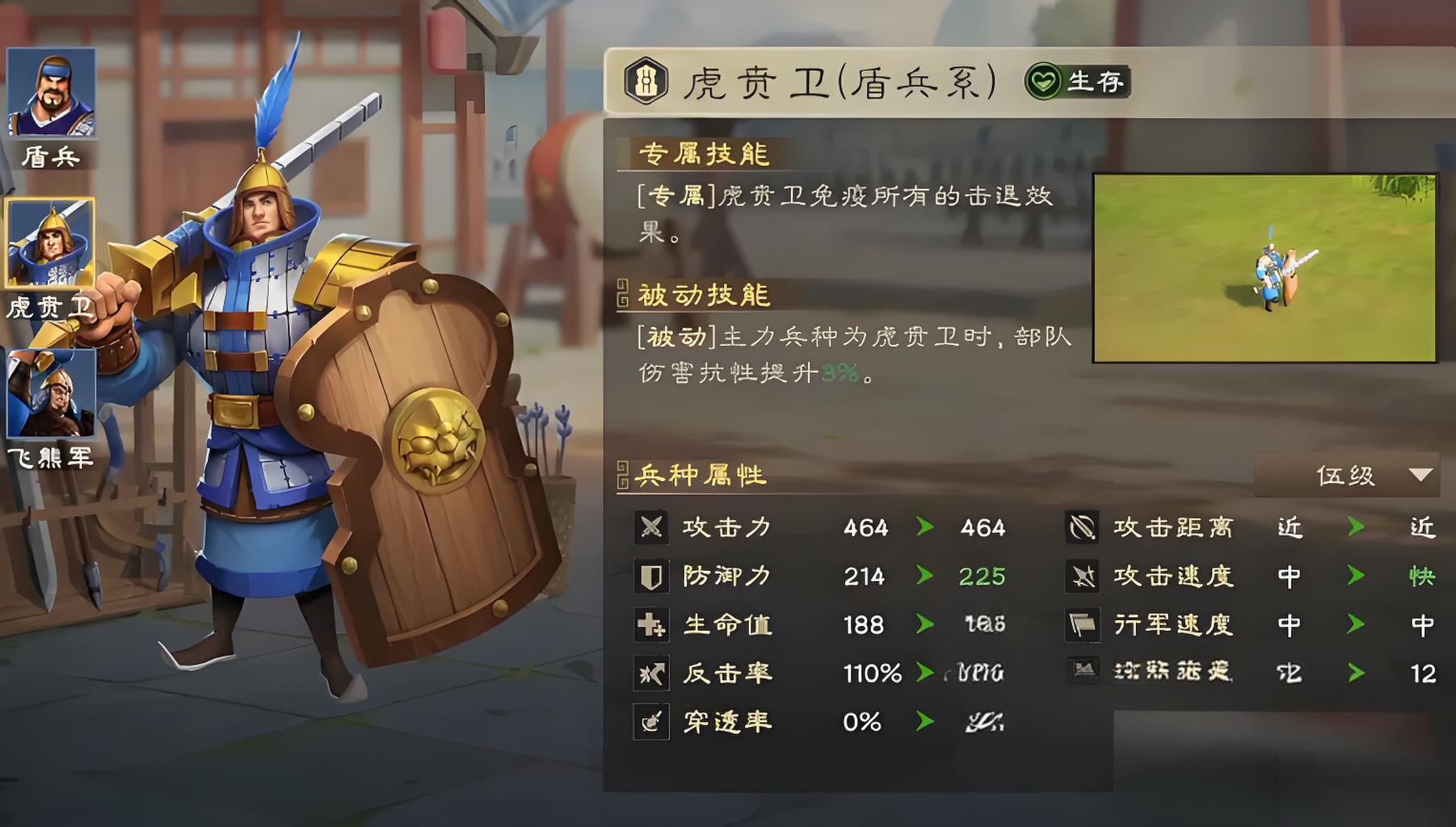Click the 生存 survival tag
The height and width of the screenshot is (827, 1456).
(1077, 82)
